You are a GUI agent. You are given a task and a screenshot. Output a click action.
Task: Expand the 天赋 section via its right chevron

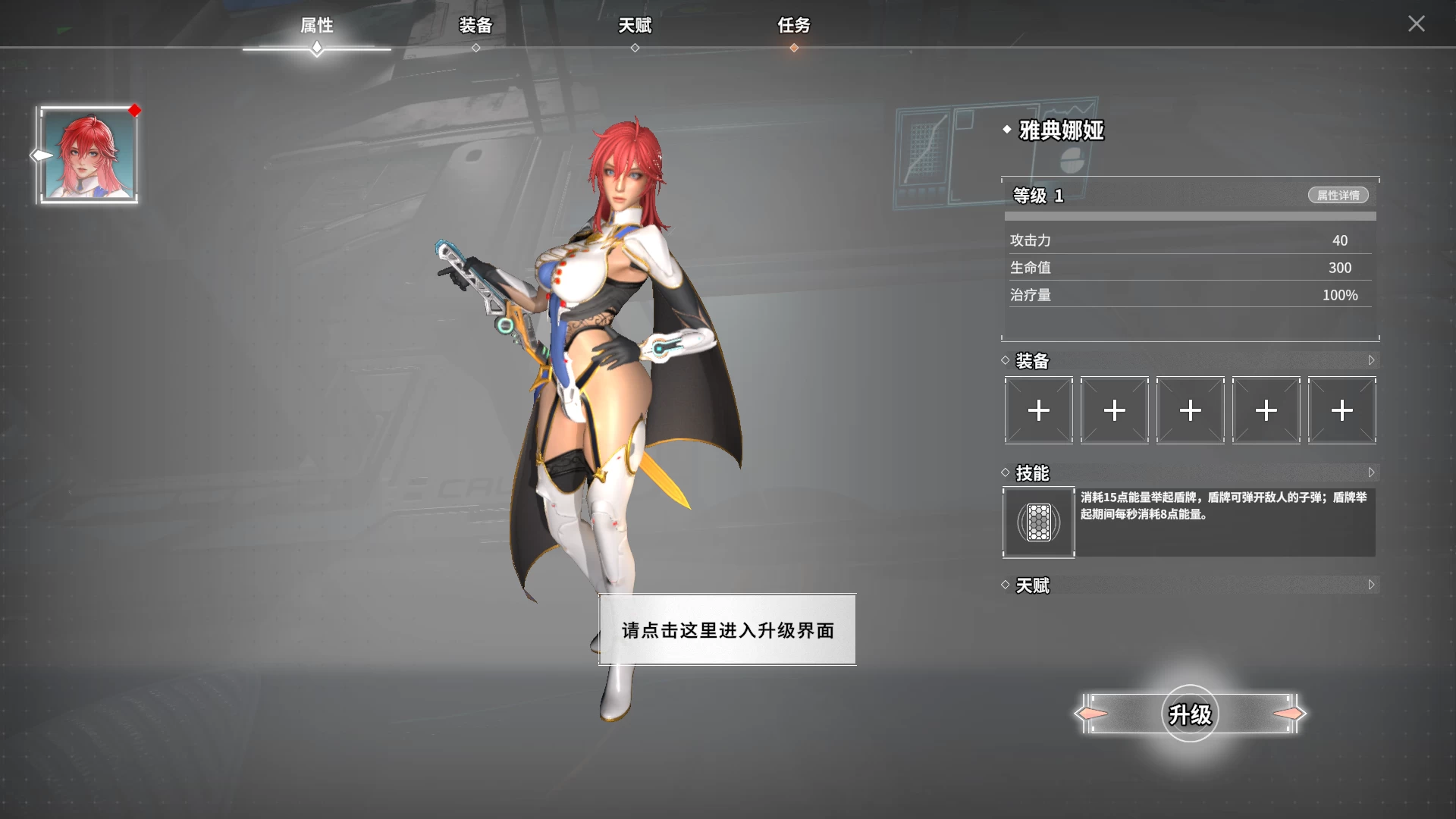[1372, 585]
